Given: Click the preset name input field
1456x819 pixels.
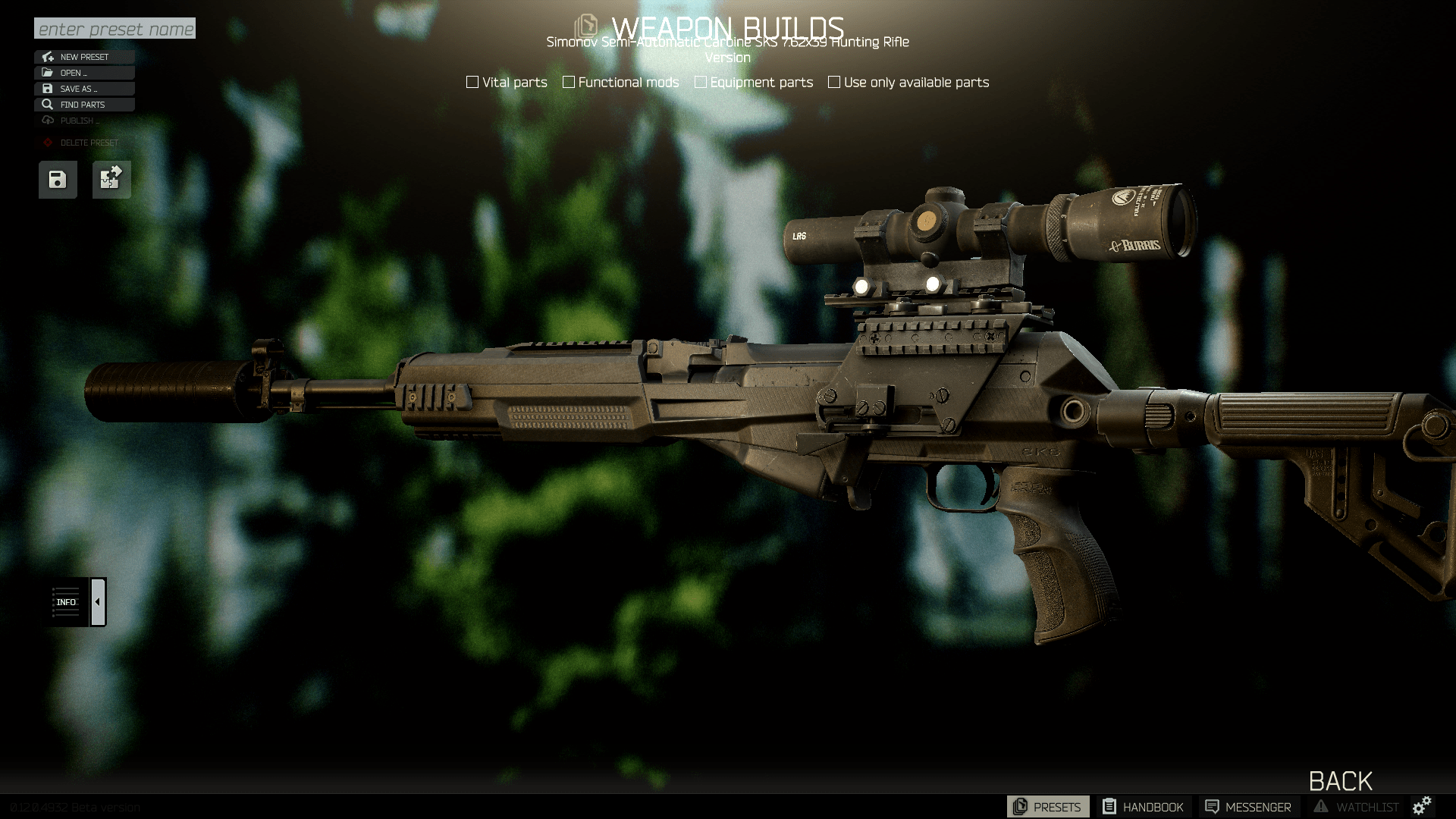Looking at the screenshot, I should (115, 29).
